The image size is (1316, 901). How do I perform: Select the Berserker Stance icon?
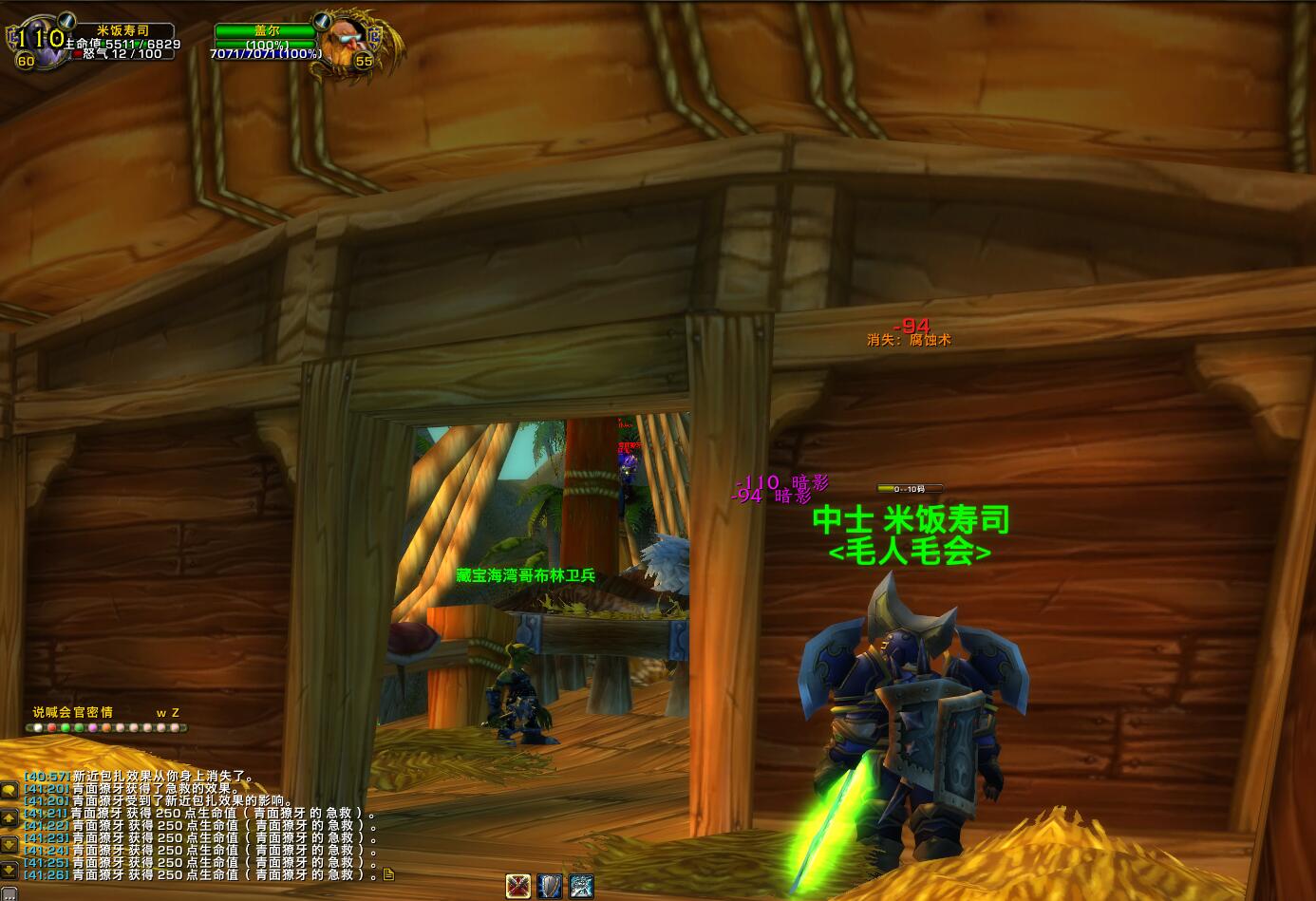pyautogui.click(x=581, y=887)
